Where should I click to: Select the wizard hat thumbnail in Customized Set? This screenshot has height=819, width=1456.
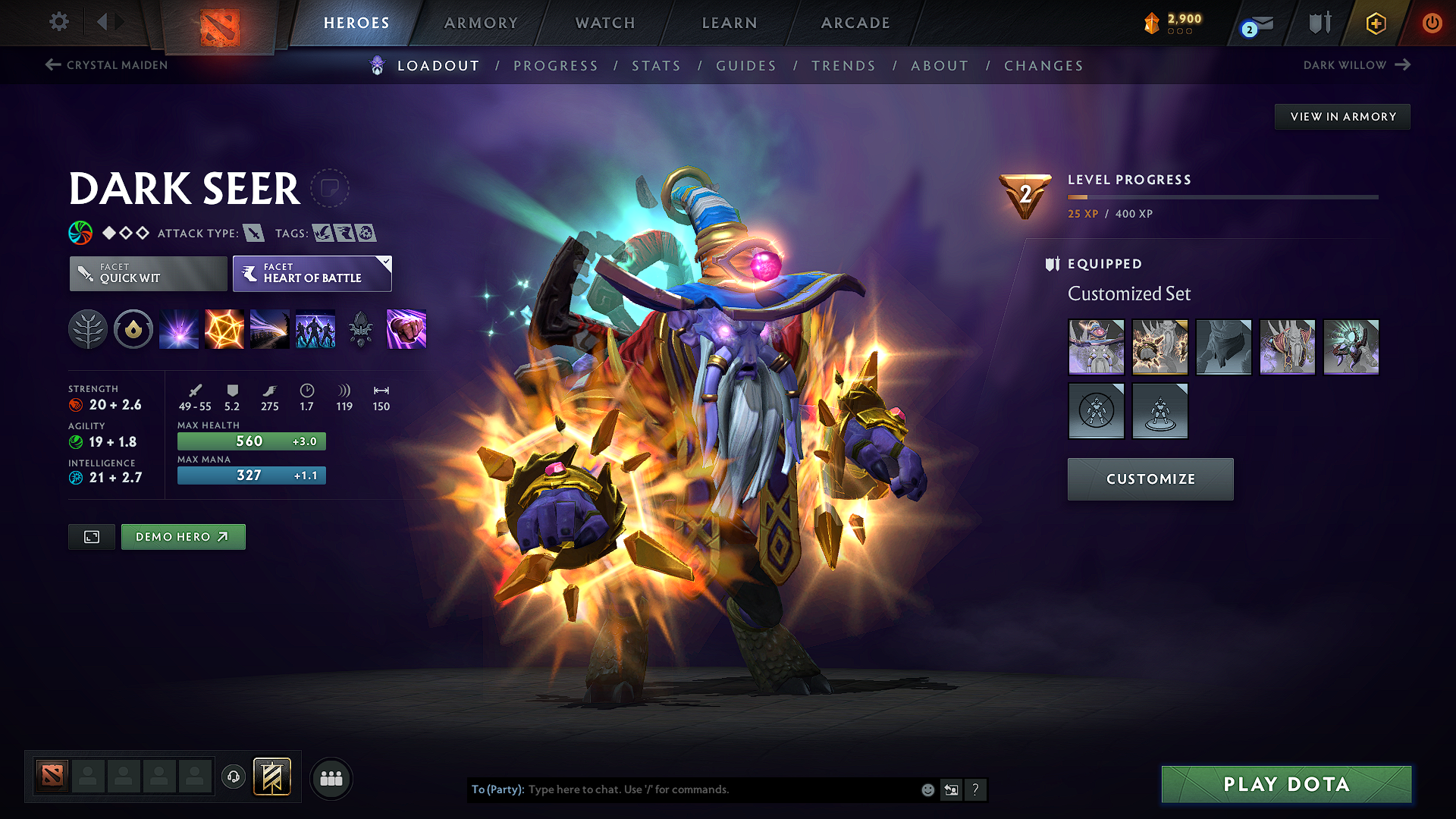(1097, 347)
